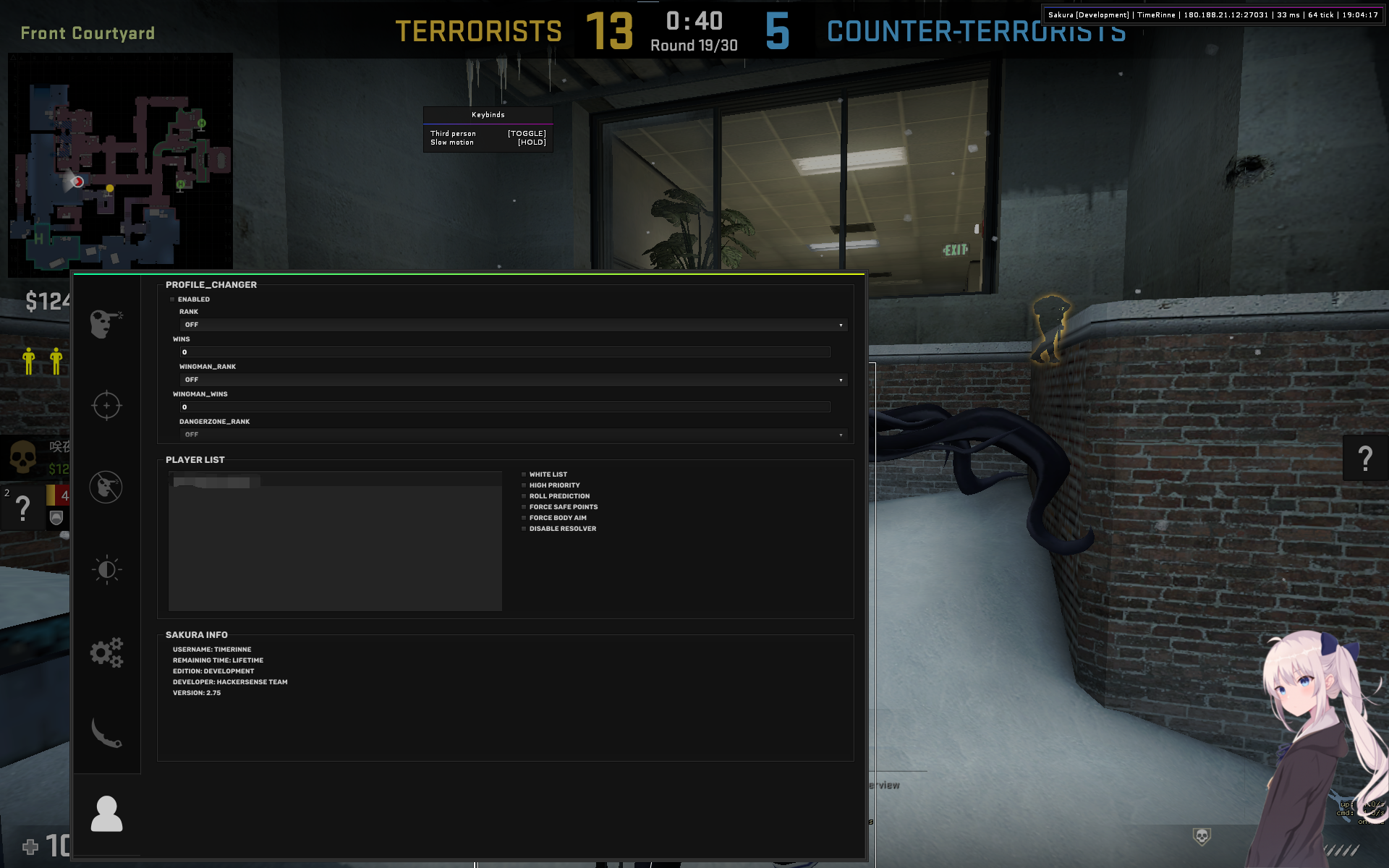Open the player profile silhouette tab
This screenshot has width=1389, height=868.
[x=106, y=814]
